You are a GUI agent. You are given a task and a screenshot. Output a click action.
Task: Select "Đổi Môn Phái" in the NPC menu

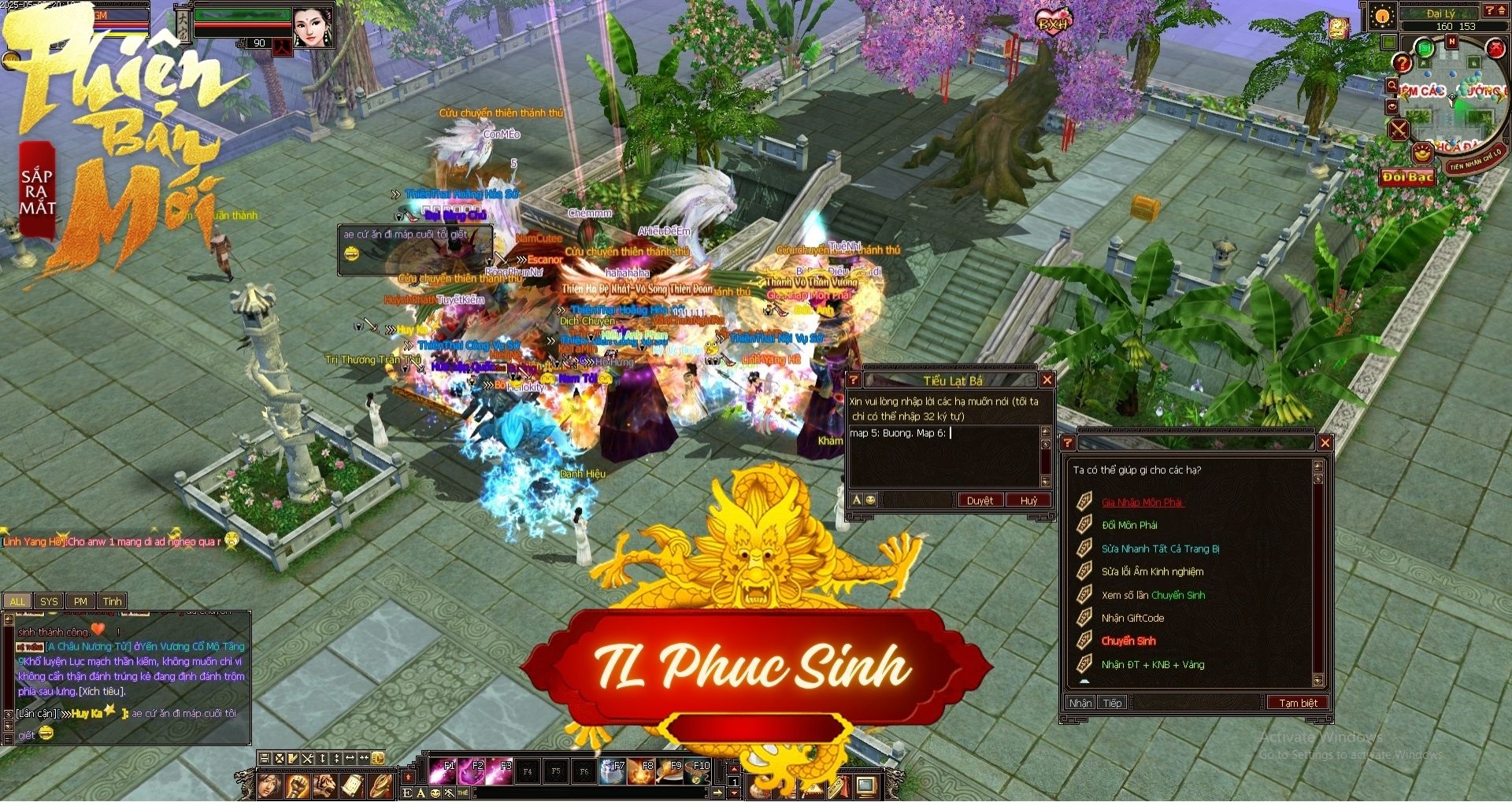coord(1129,525)
